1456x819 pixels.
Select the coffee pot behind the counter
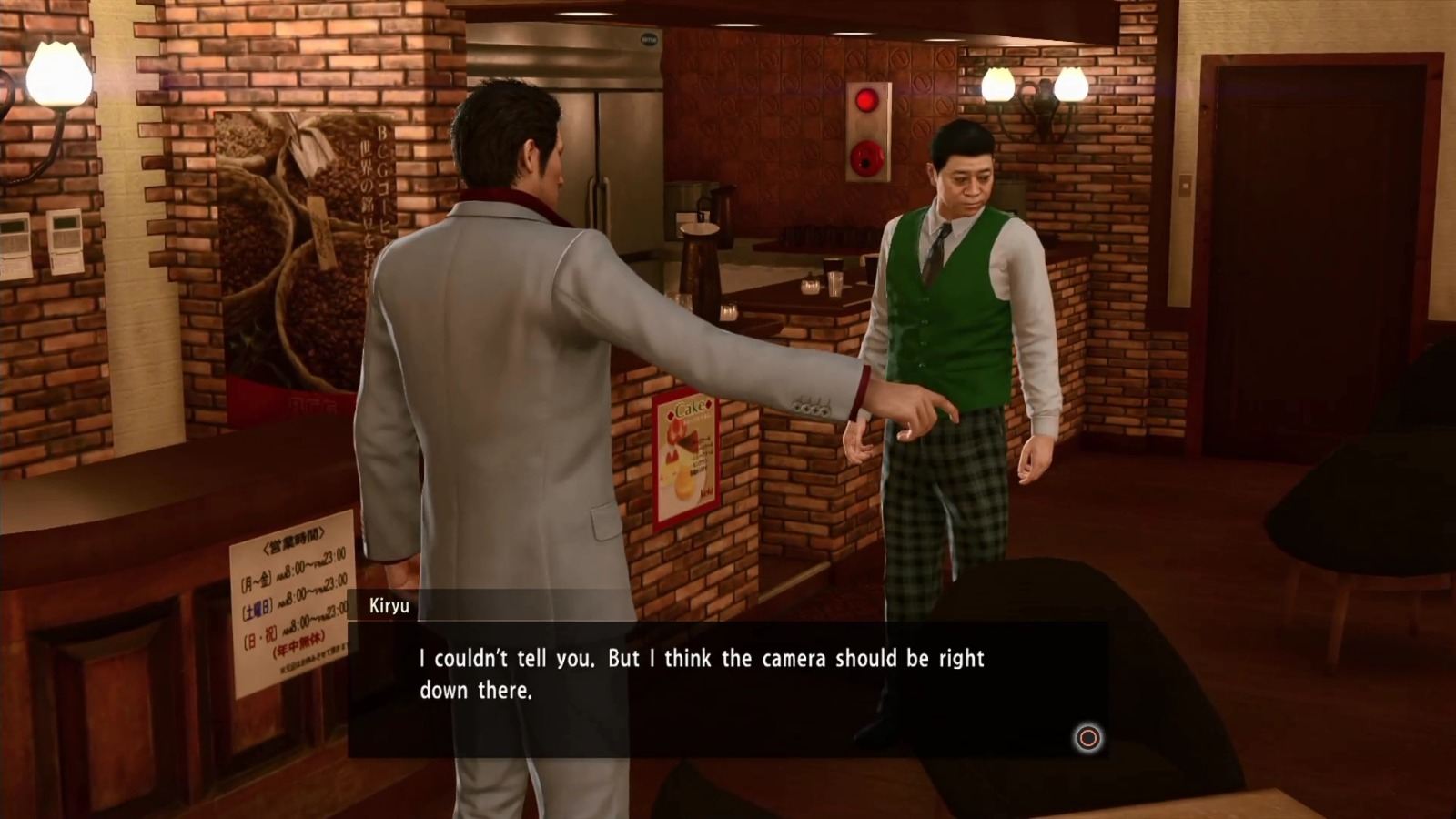click(x=723, y=214)
